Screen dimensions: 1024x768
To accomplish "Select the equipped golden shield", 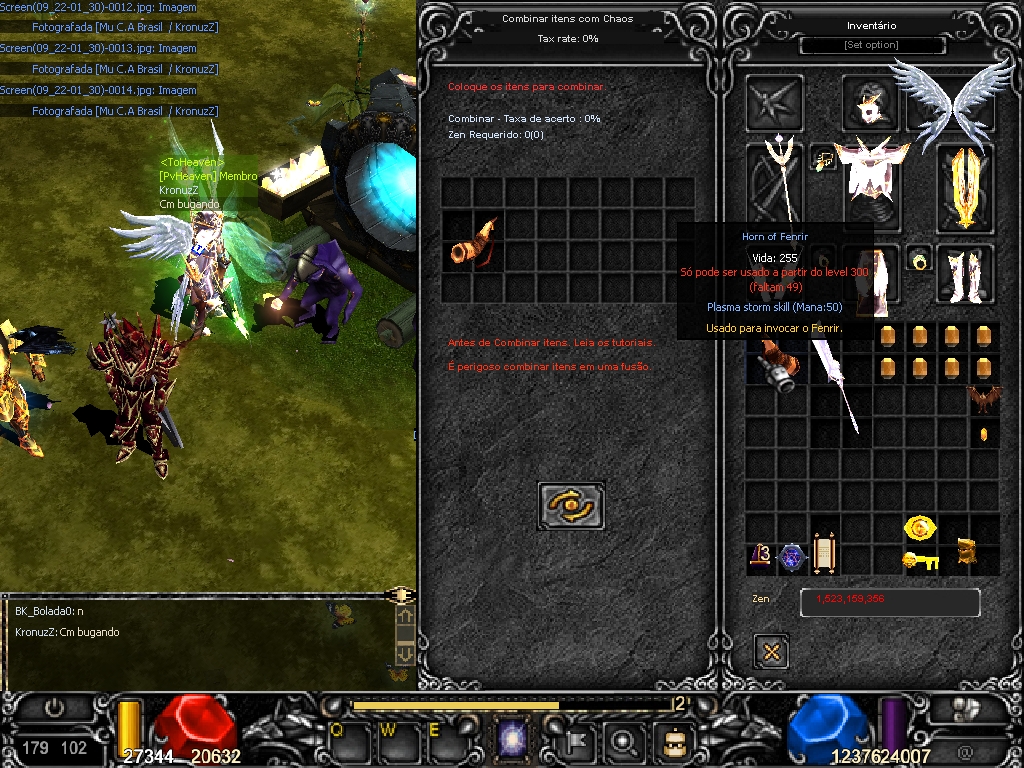I will (x=965, y=187).
